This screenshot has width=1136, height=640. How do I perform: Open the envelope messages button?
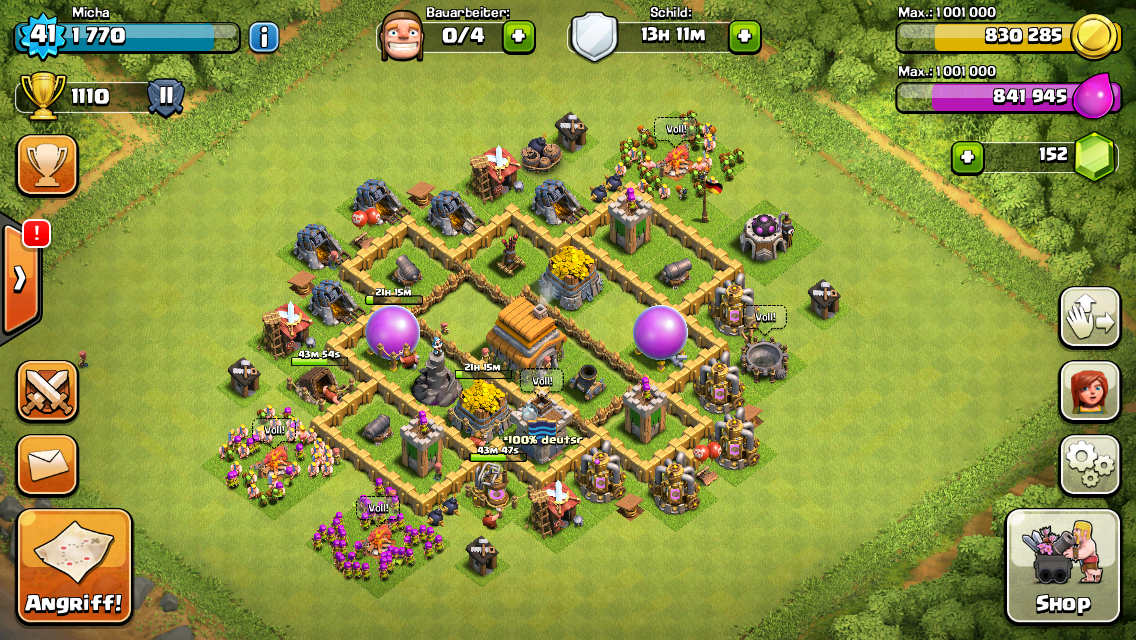click(x=47, y=465)
